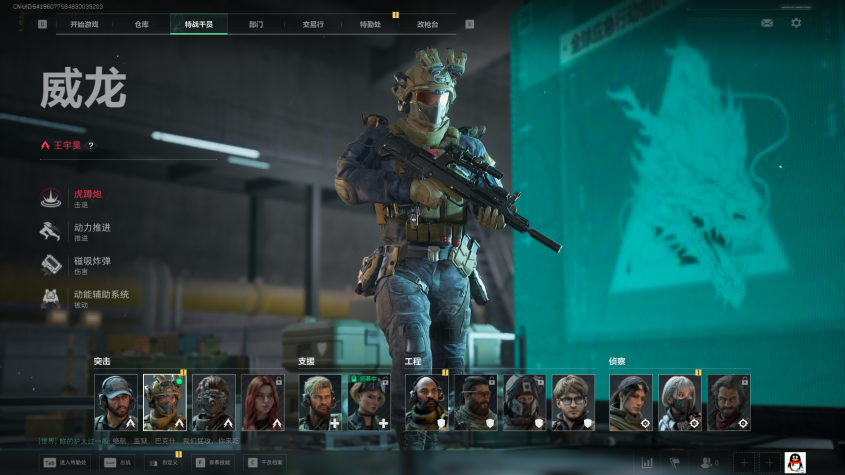Pick the engineer operator wearing glasses
845x475 pixels.
(573, 402)
